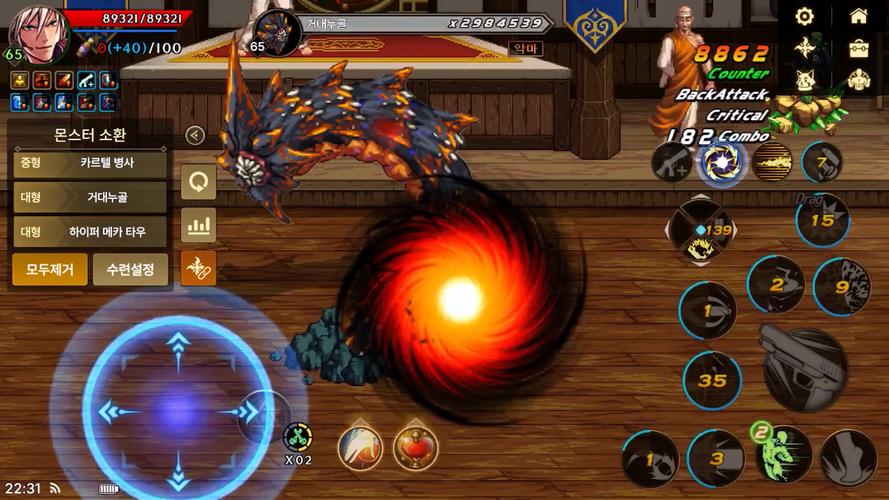Tap the home icon
The image size is (889, 500).
point(858,16)
